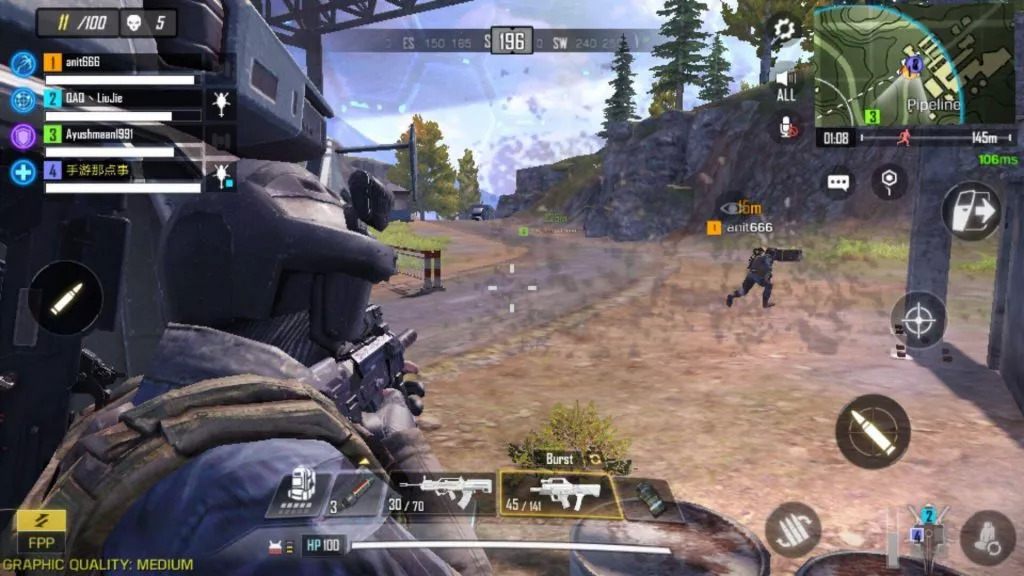The width and height of the screenshot is (1024, 576).
Task: Open the quick chat bubble
Action: (x=838, y=183)
